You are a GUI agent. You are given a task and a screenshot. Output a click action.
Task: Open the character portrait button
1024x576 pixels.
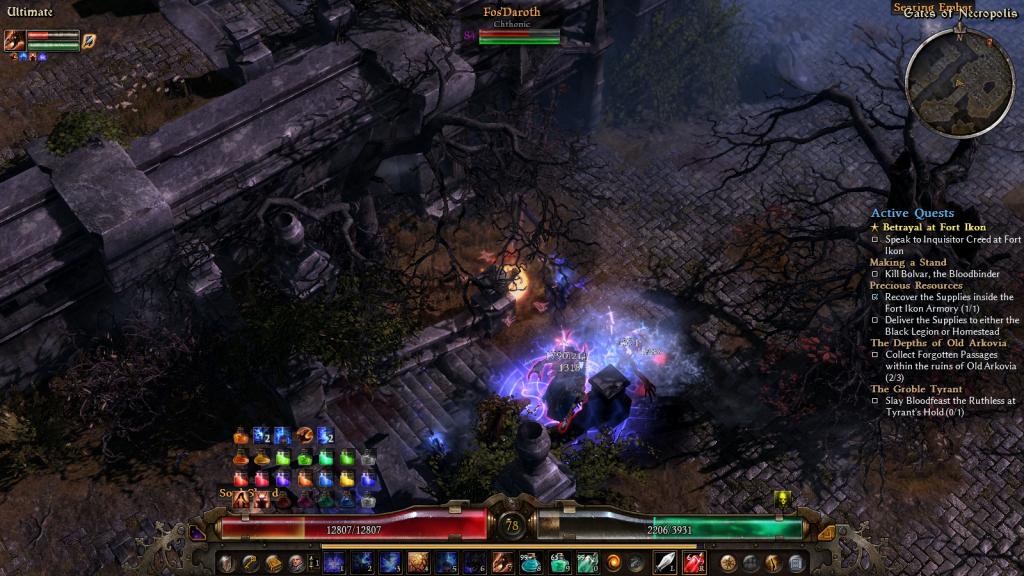296,562
